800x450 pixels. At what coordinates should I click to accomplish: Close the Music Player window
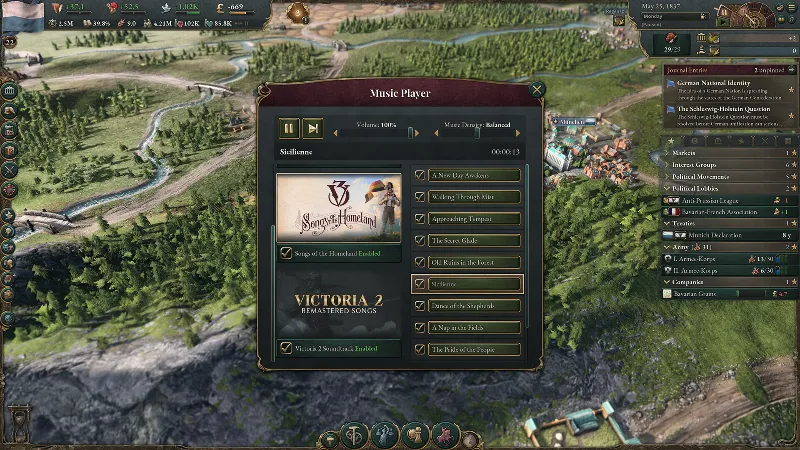pos(537,89)
